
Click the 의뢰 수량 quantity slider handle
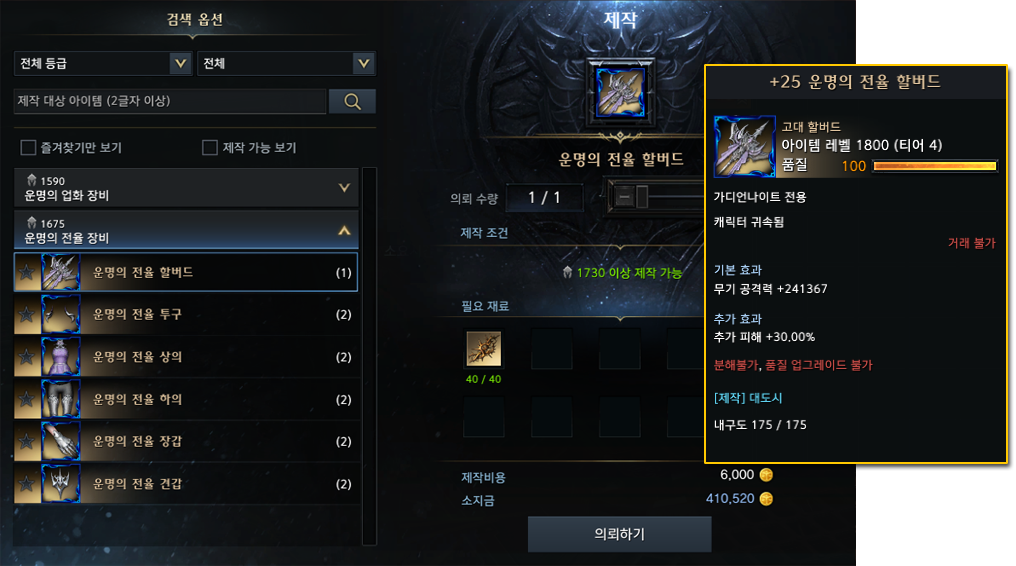[x=641, y=197]
